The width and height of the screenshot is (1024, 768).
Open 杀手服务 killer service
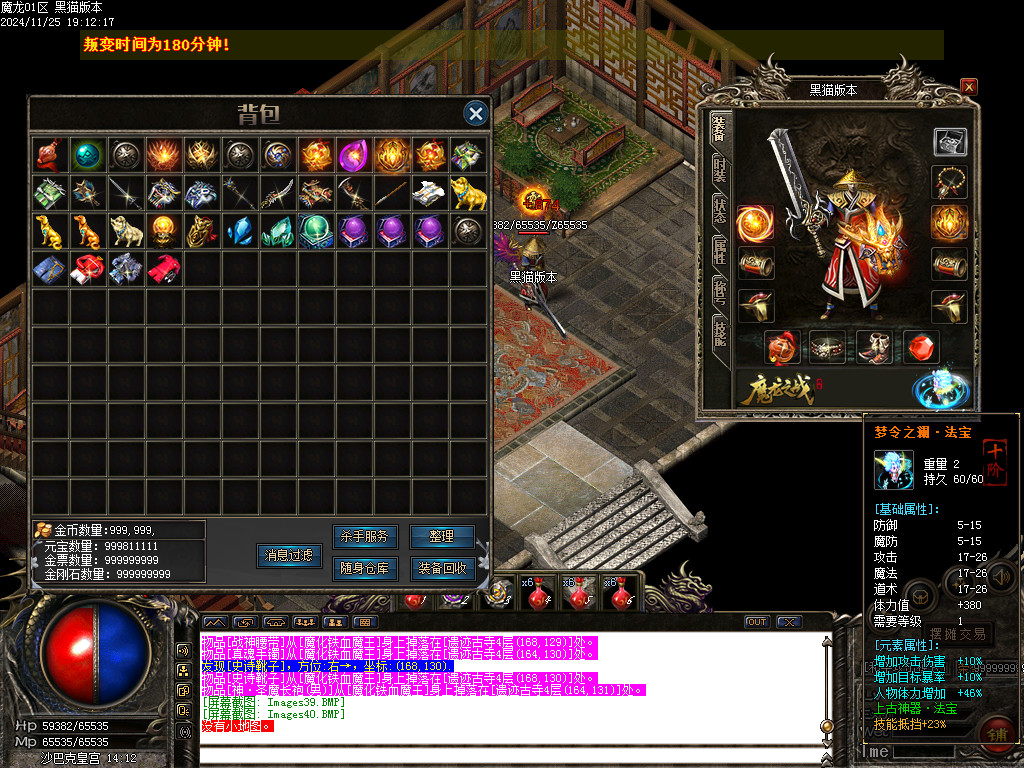(x=364, y=537)
